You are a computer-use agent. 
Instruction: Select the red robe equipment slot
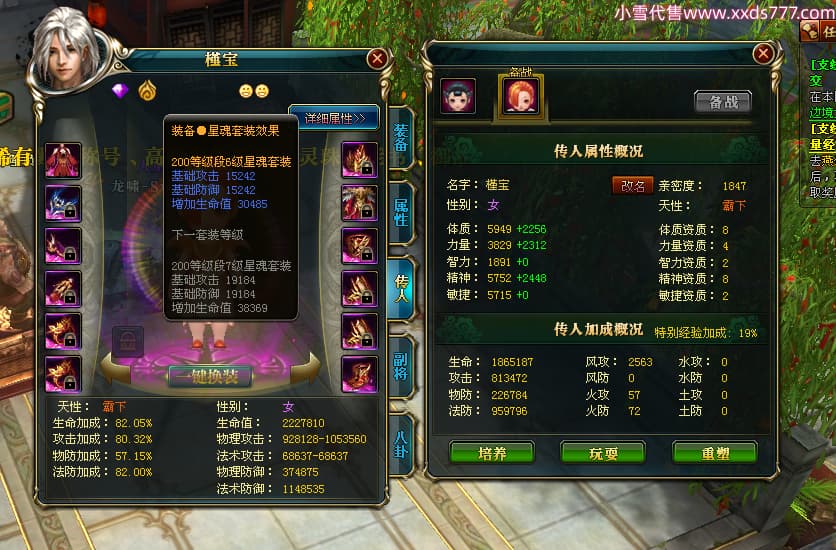(62, 160)
